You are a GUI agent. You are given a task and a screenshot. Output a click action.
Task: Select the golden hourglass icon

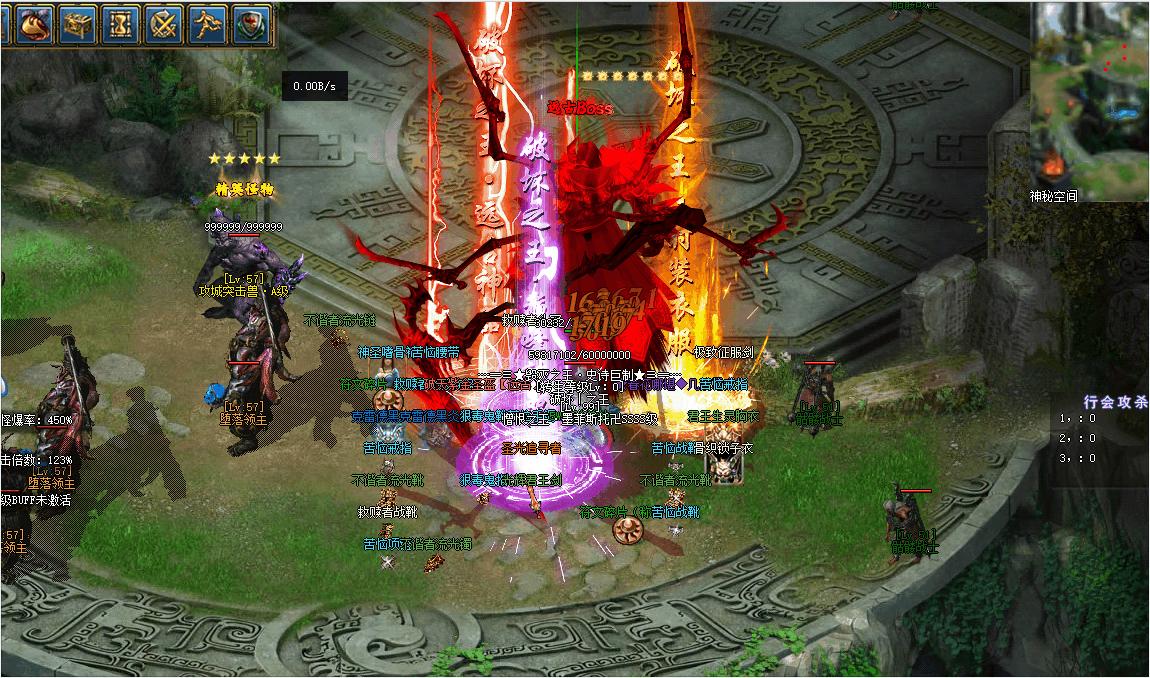tap(121, 24)
